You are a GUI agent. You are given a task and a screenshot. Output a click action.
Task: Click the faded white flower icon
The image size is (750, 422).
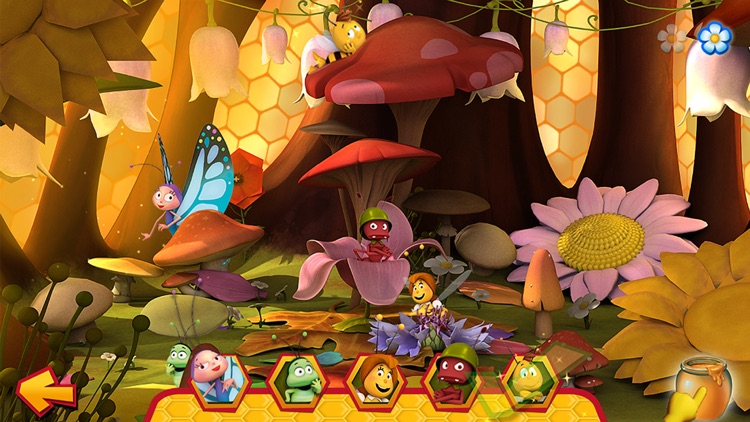tap(672, 39)
